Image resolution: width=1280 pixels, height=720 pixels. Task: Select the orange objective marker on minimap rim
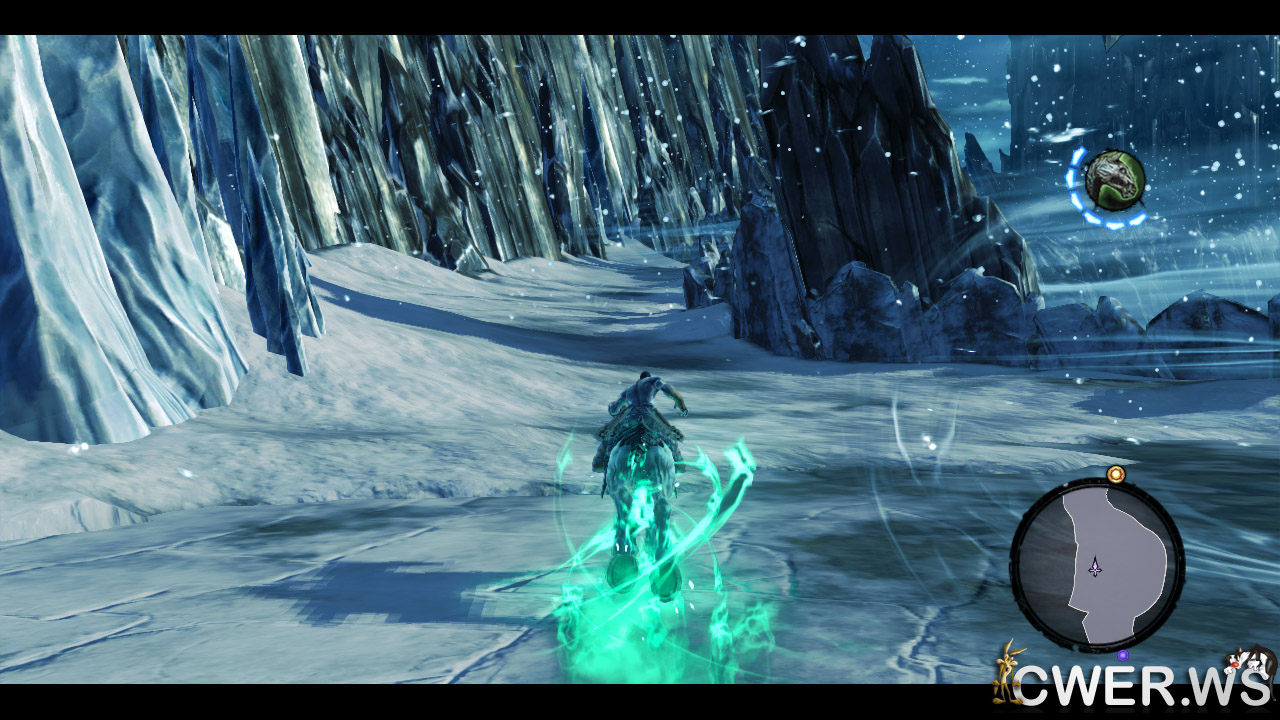(x=1116, y=473)
